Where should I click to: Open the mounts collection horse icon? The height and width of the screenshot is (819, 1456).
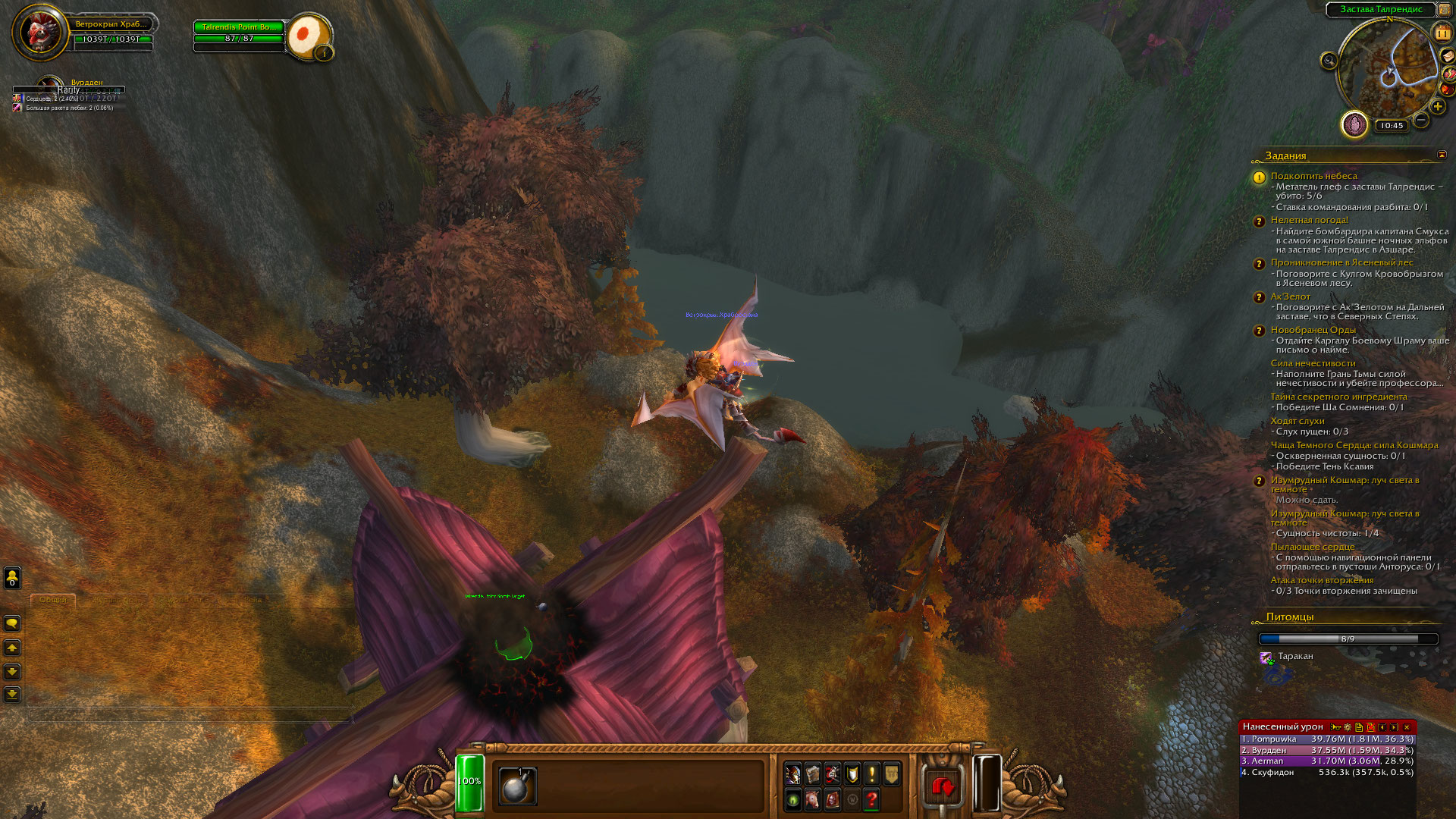click(813, 799)
